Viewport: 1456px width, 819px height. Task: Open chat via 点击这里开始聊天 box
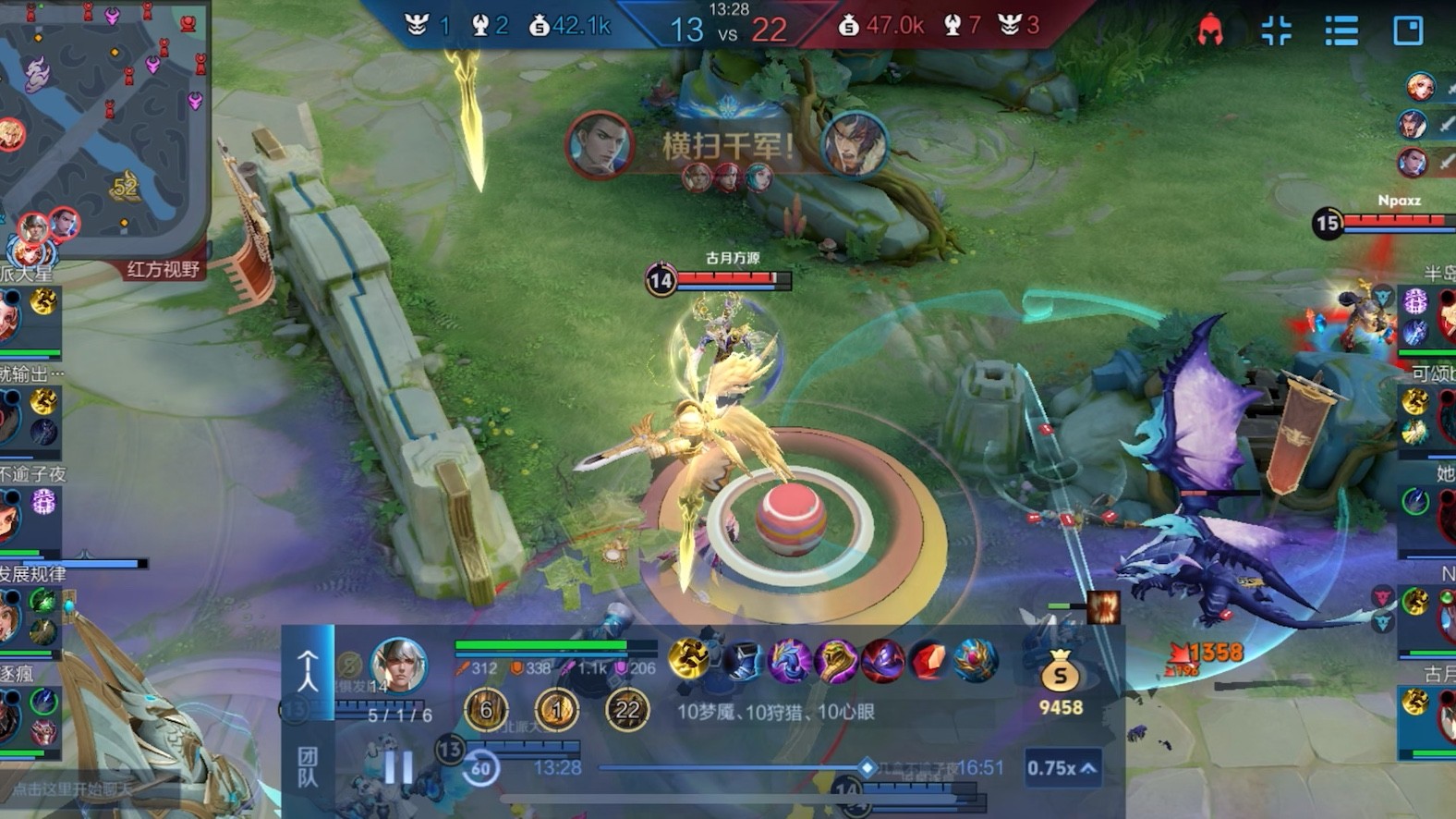pos(72,788)
